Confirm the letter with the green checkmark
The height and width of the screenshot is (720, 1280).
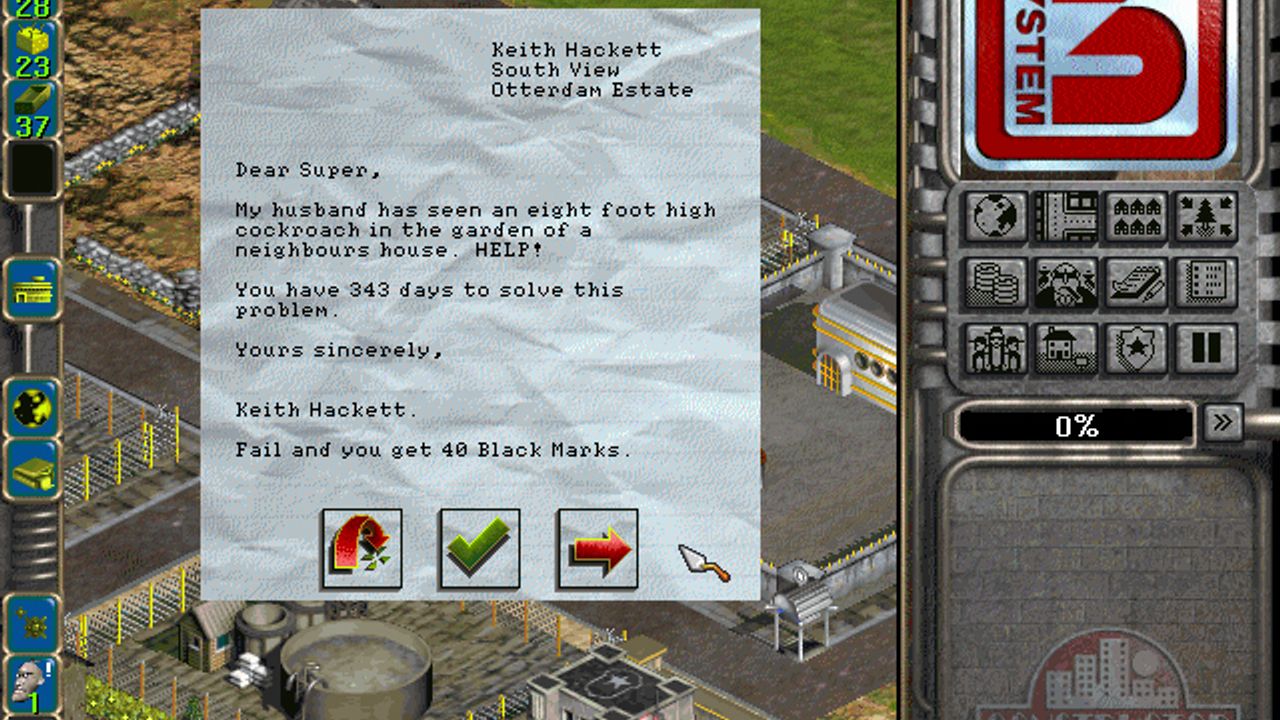tap(480, 548)
